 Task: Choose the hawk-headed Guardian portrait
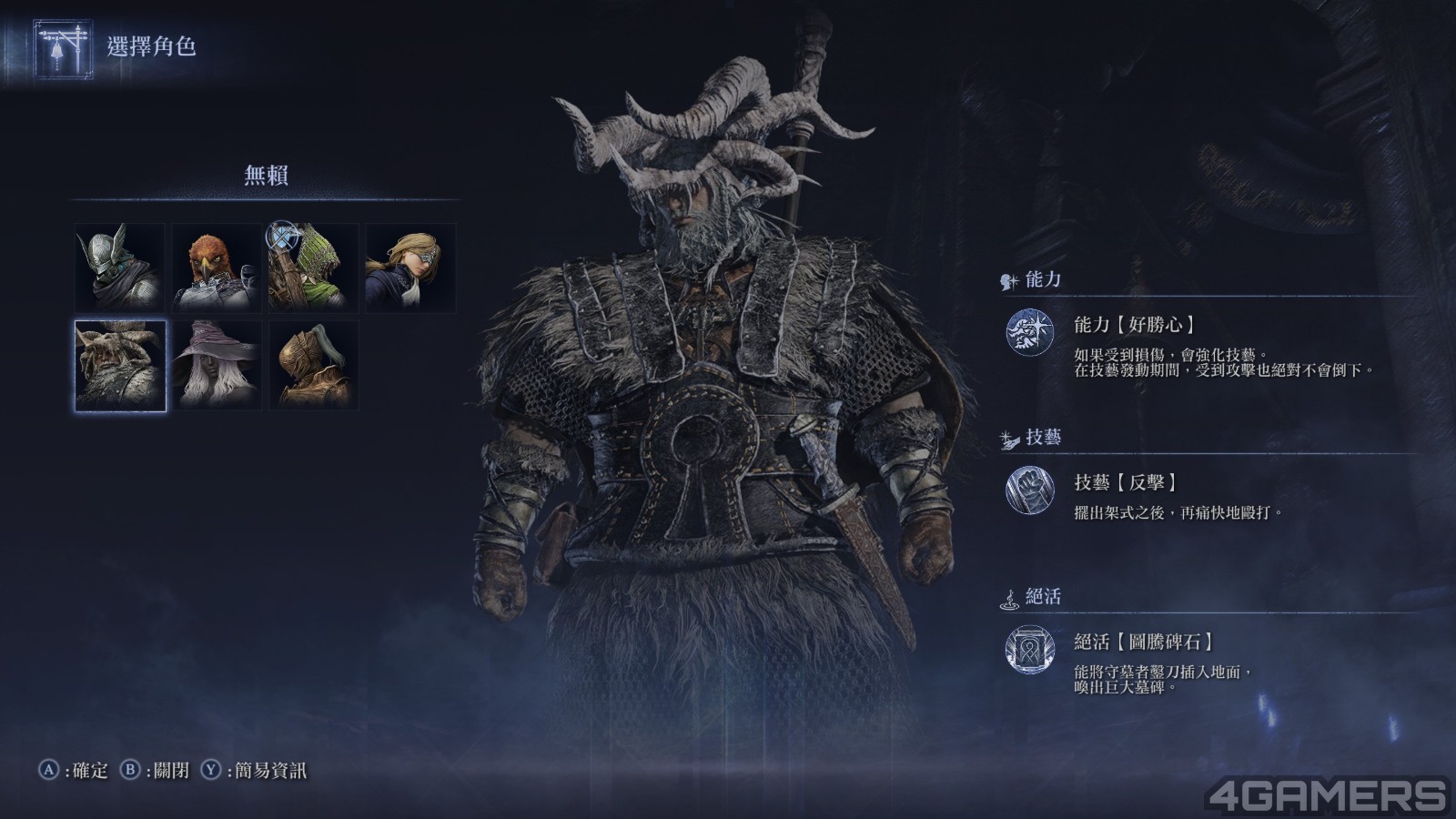(x=217, y=268)
